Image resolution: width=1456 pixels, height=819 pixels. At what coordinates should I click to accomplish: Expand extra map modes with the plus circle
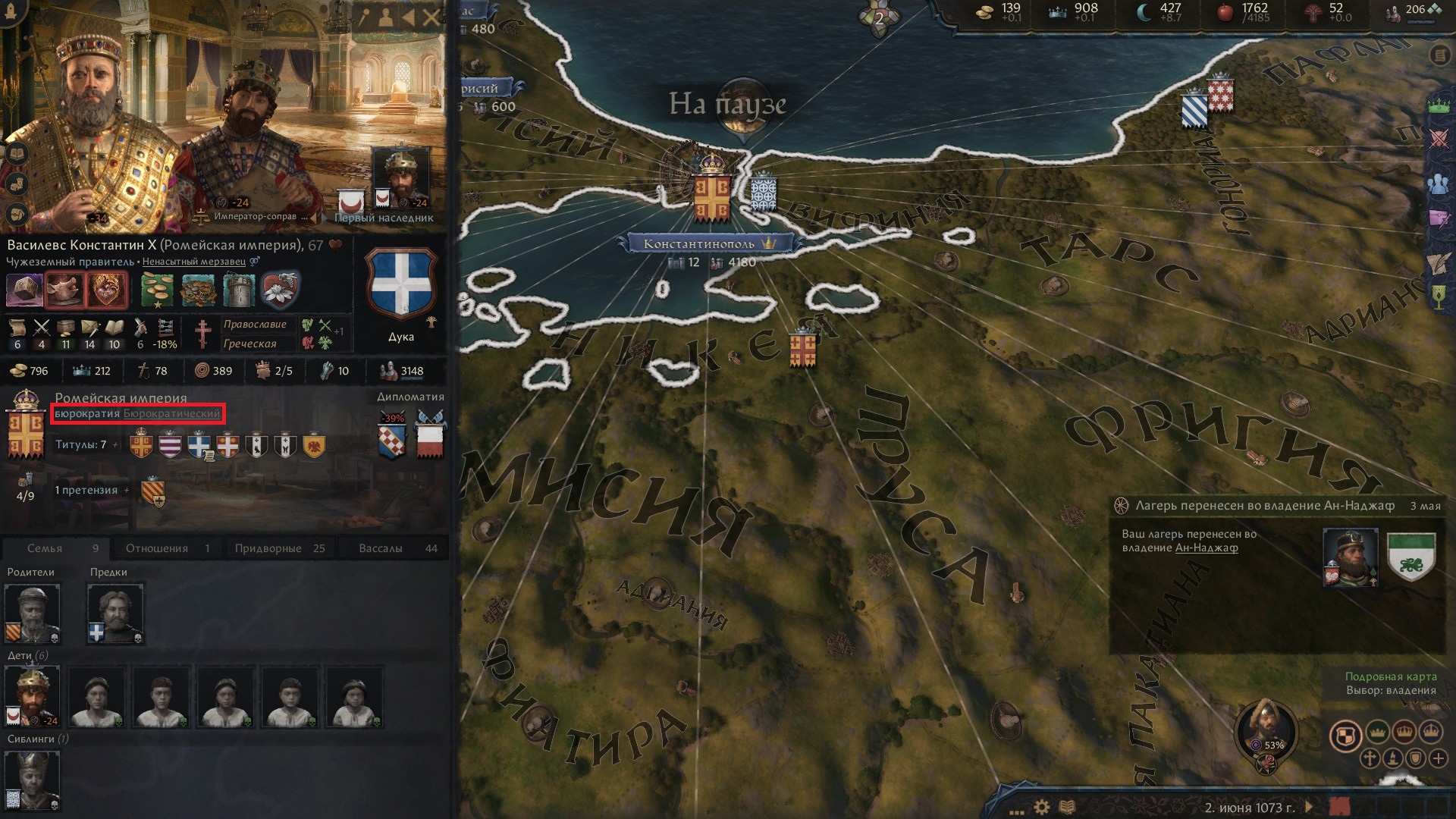[1440, 758]
